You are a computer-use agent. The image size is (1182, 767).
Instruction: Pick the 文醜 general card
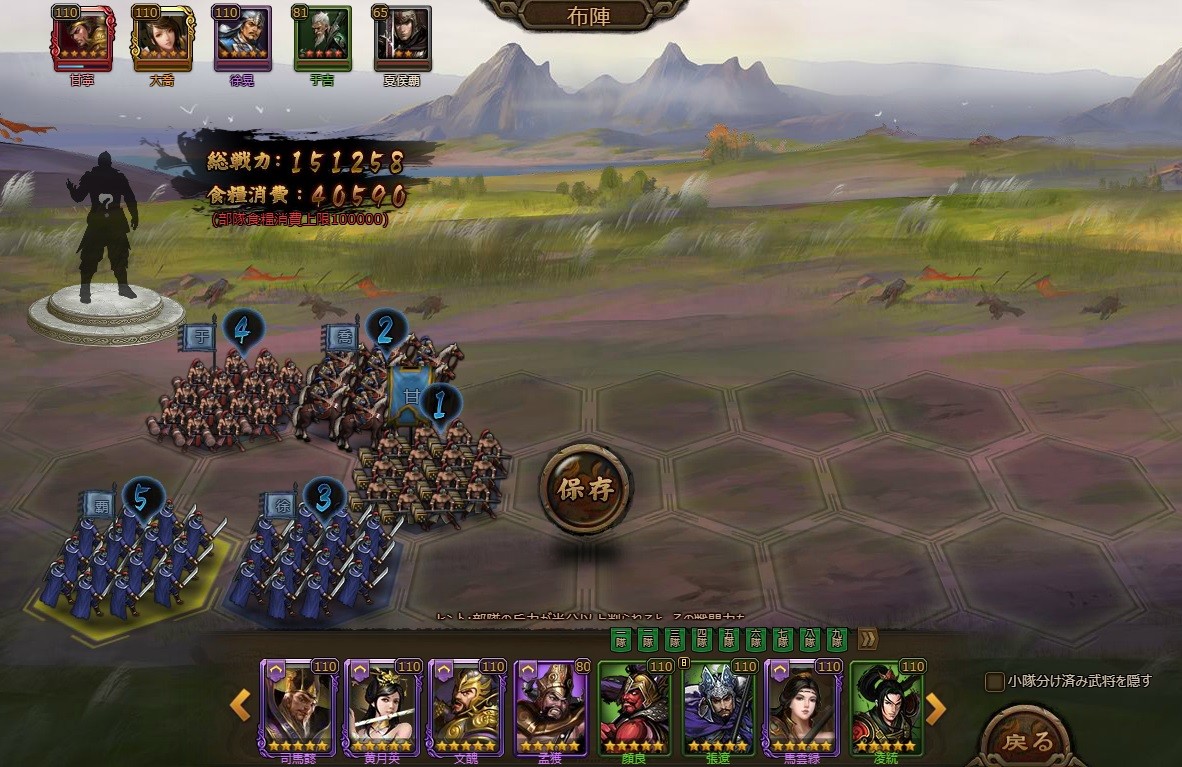pyautogui.click(x=465, y=706)
